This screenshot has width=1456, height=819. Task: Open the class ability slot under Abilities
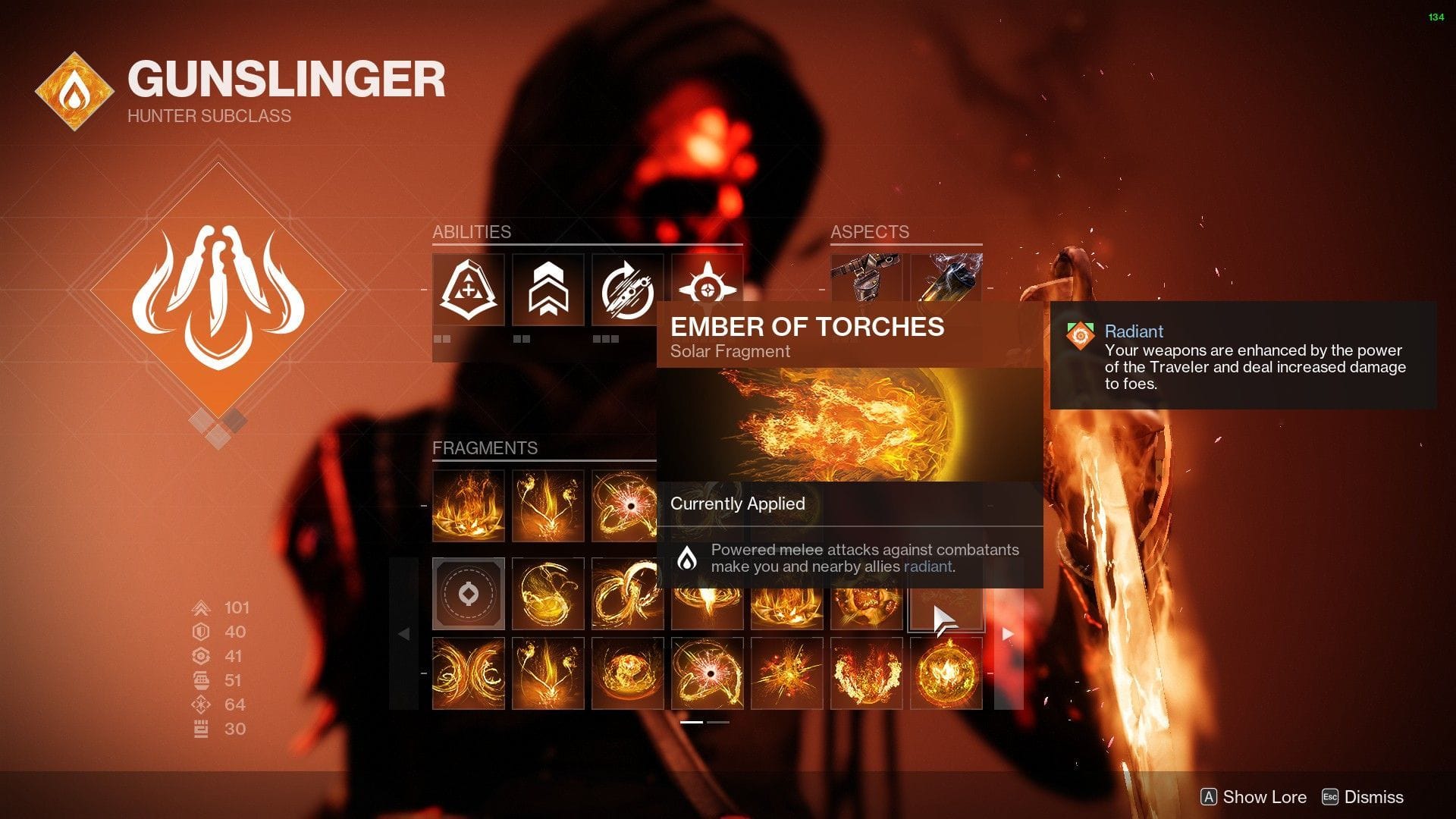click(468, 290)
